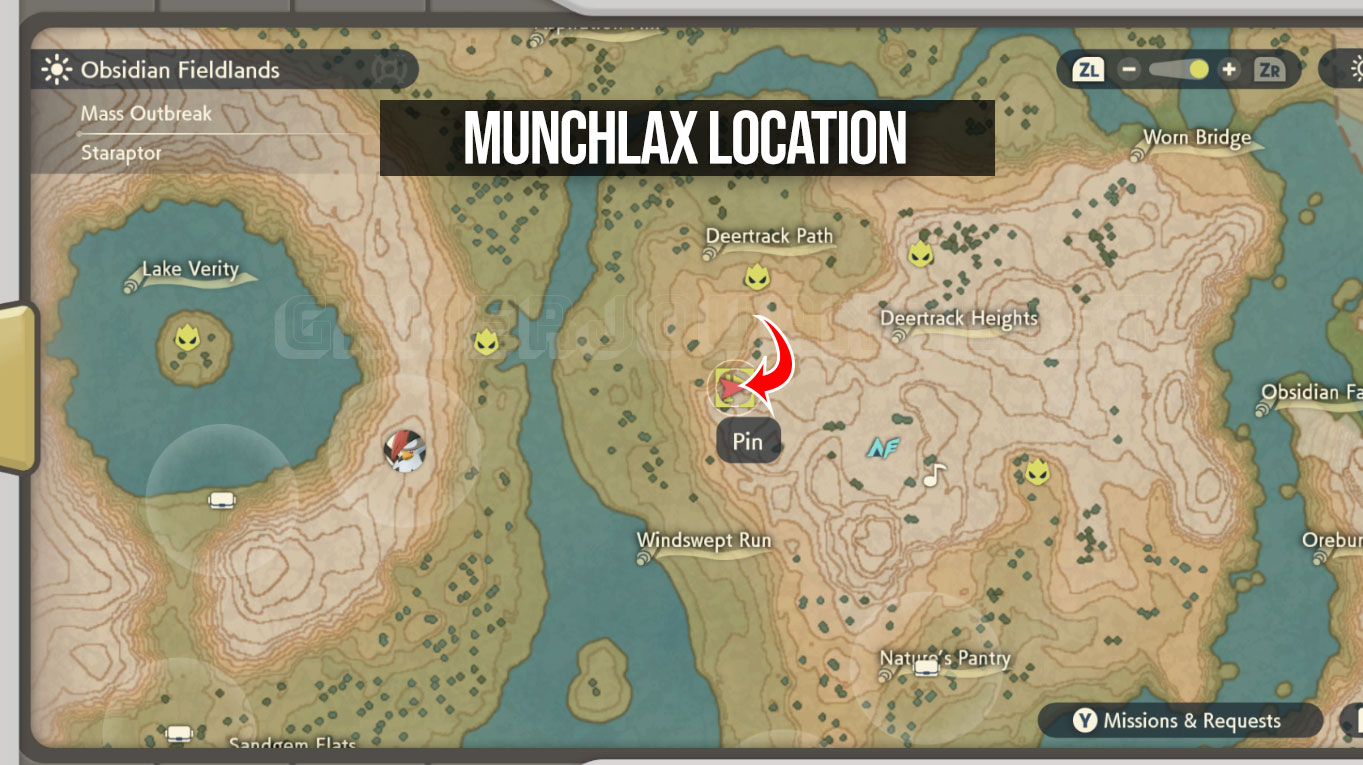Click the map zoom slider handle
The height and width of the screenshot is (765, 1363).
(1196, 69)
